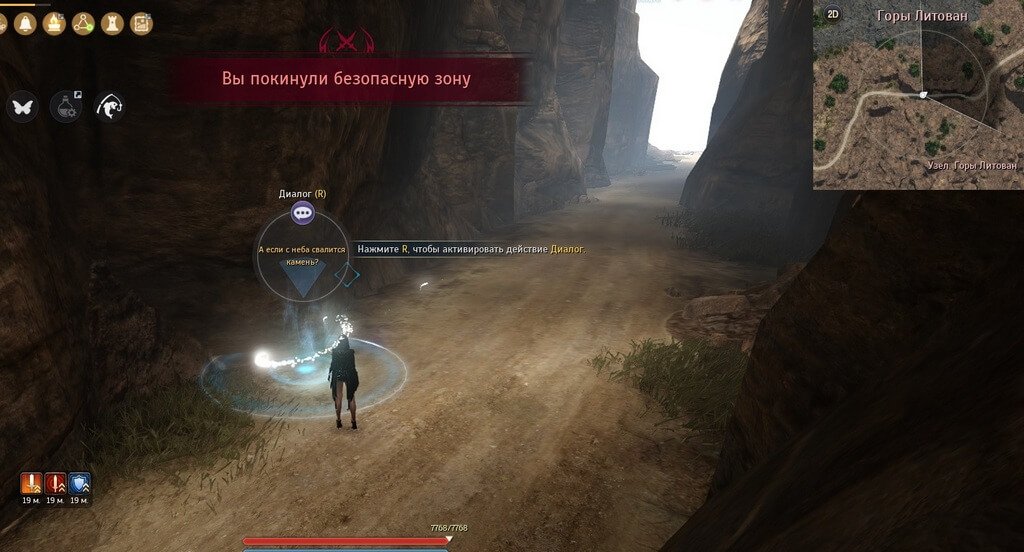Activate the white butterfly icon
This screenshot has height=552, width=1024.
[22, 106]
